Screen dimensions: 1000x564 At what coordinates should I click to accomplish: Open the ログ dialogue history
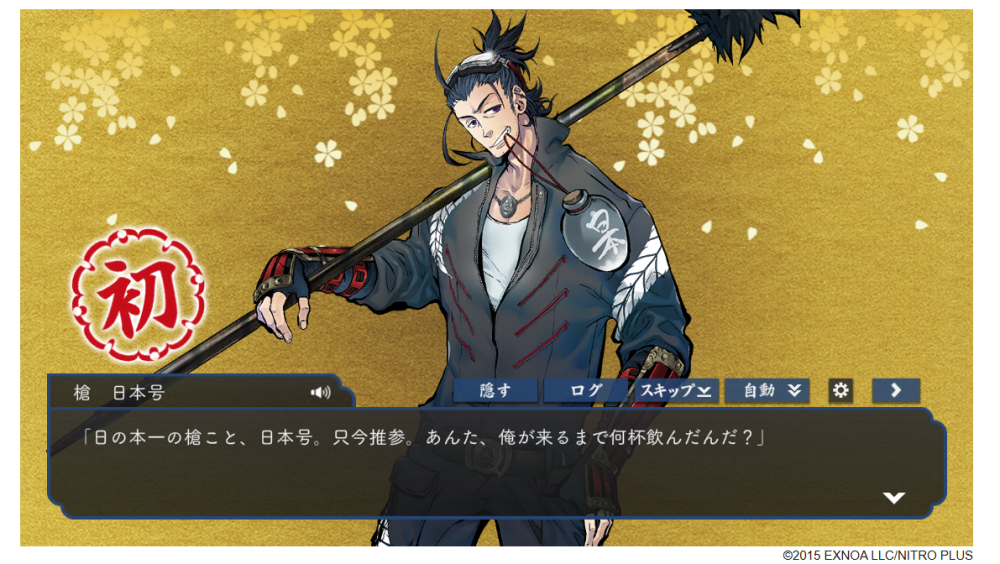(585, 391)
